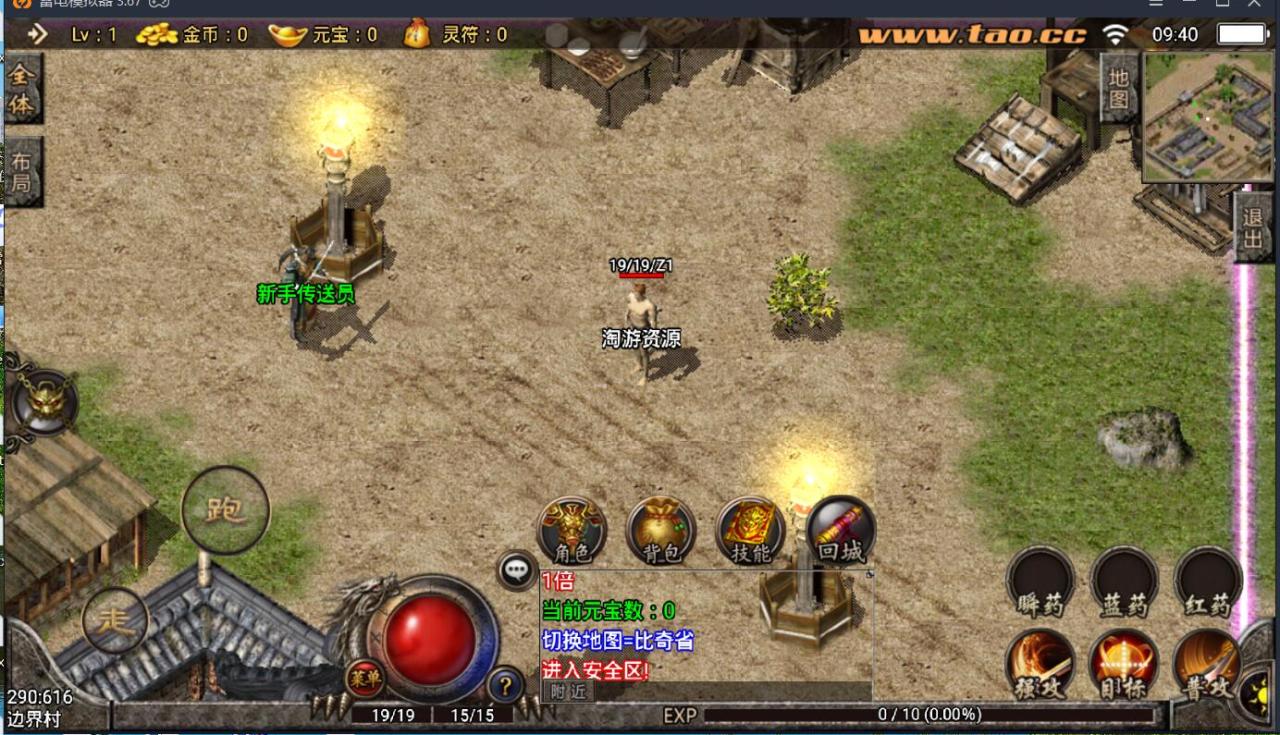
Task: Tap the 蓝药 mana potion slot
Action: point(1124,582)
